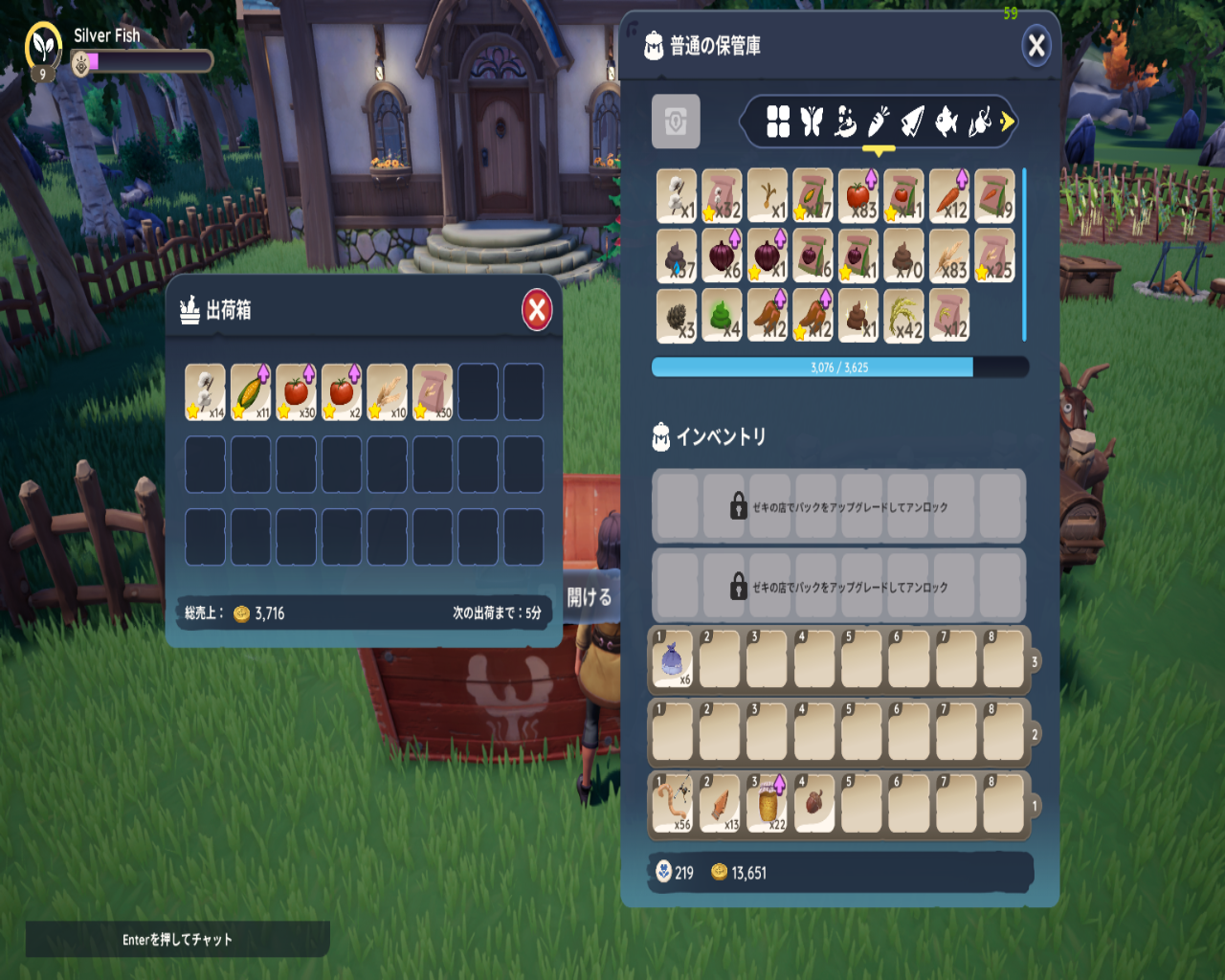Switch to the butterfly bug category tab
The height and width of the screenshot is (980, 1225).
tap(812, 122)
